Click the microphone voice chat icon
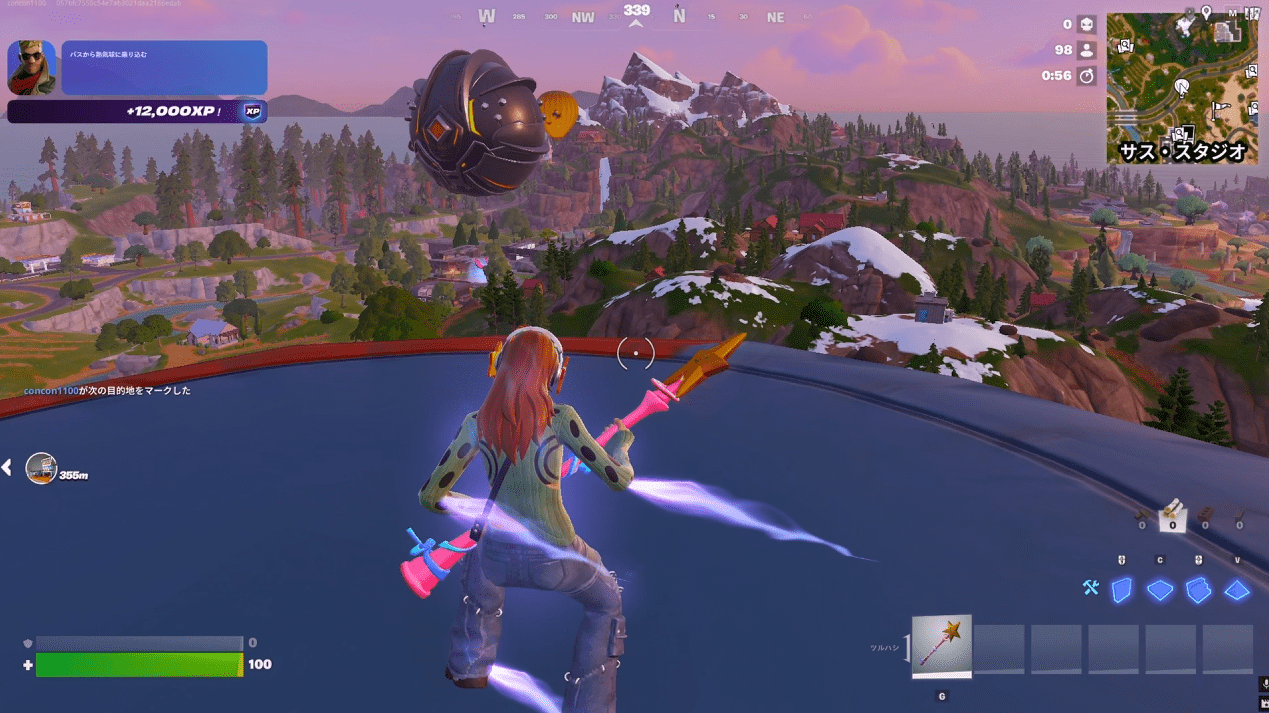 click(x=1263, y=684)
